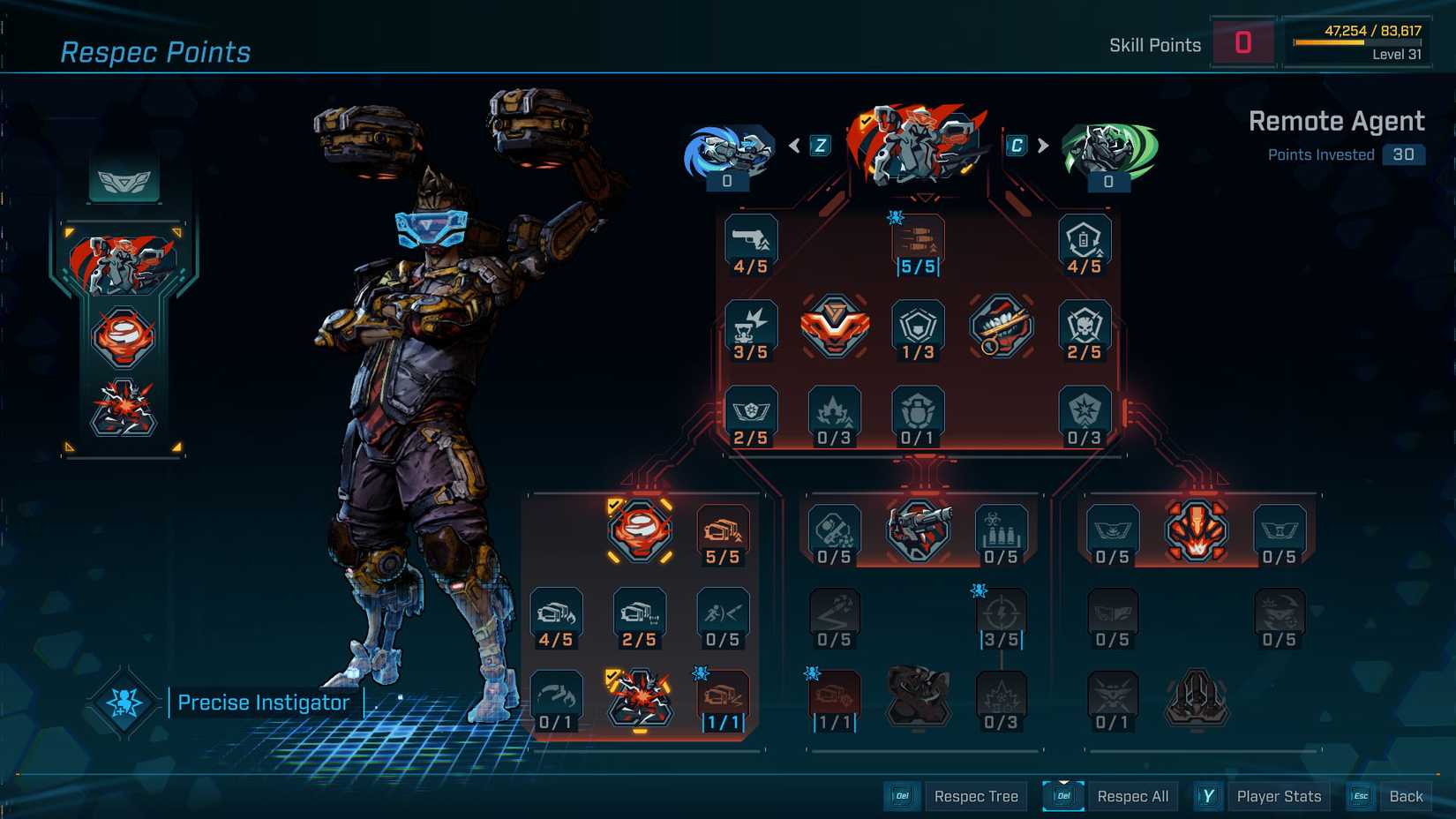
Task: Click the skull skill node at 2/5
Action: click(1084, 328)
